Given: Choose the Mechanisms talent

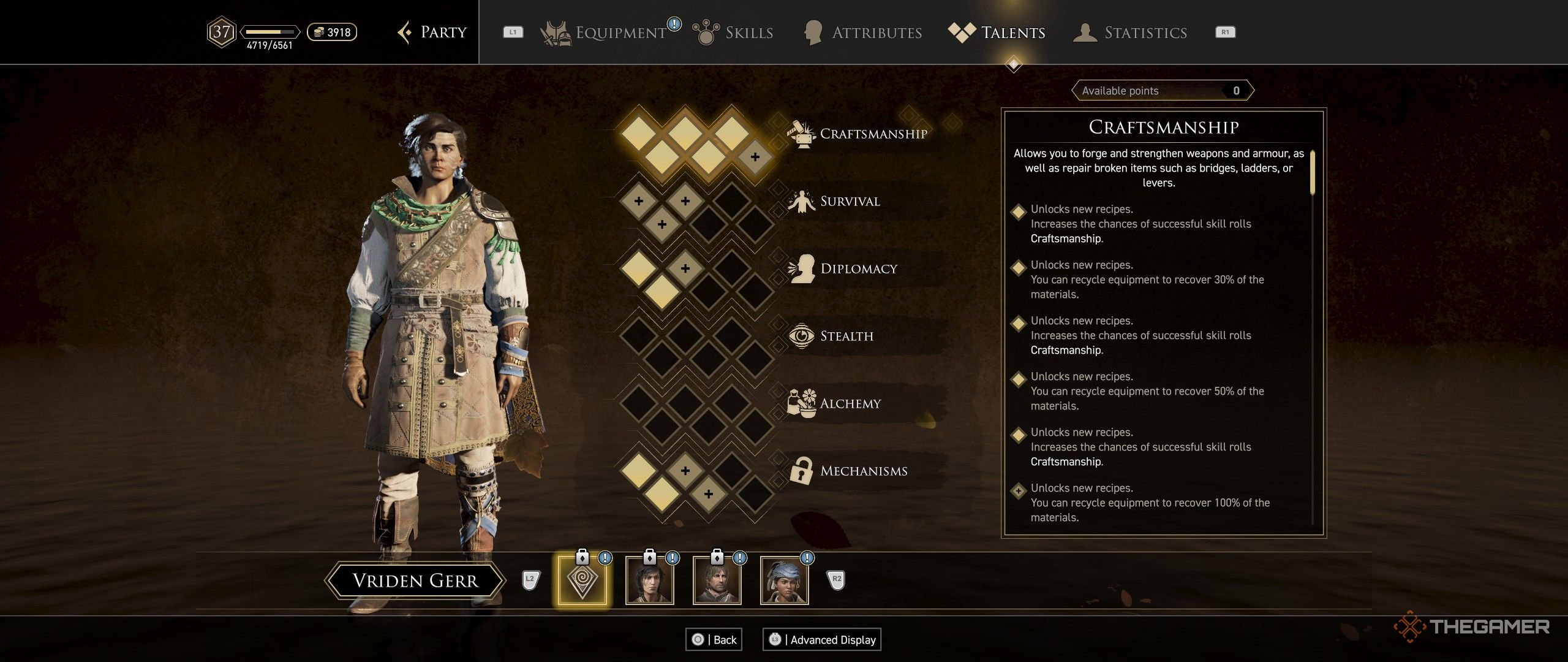Looking at the screenshot, I should coord(863,471).
